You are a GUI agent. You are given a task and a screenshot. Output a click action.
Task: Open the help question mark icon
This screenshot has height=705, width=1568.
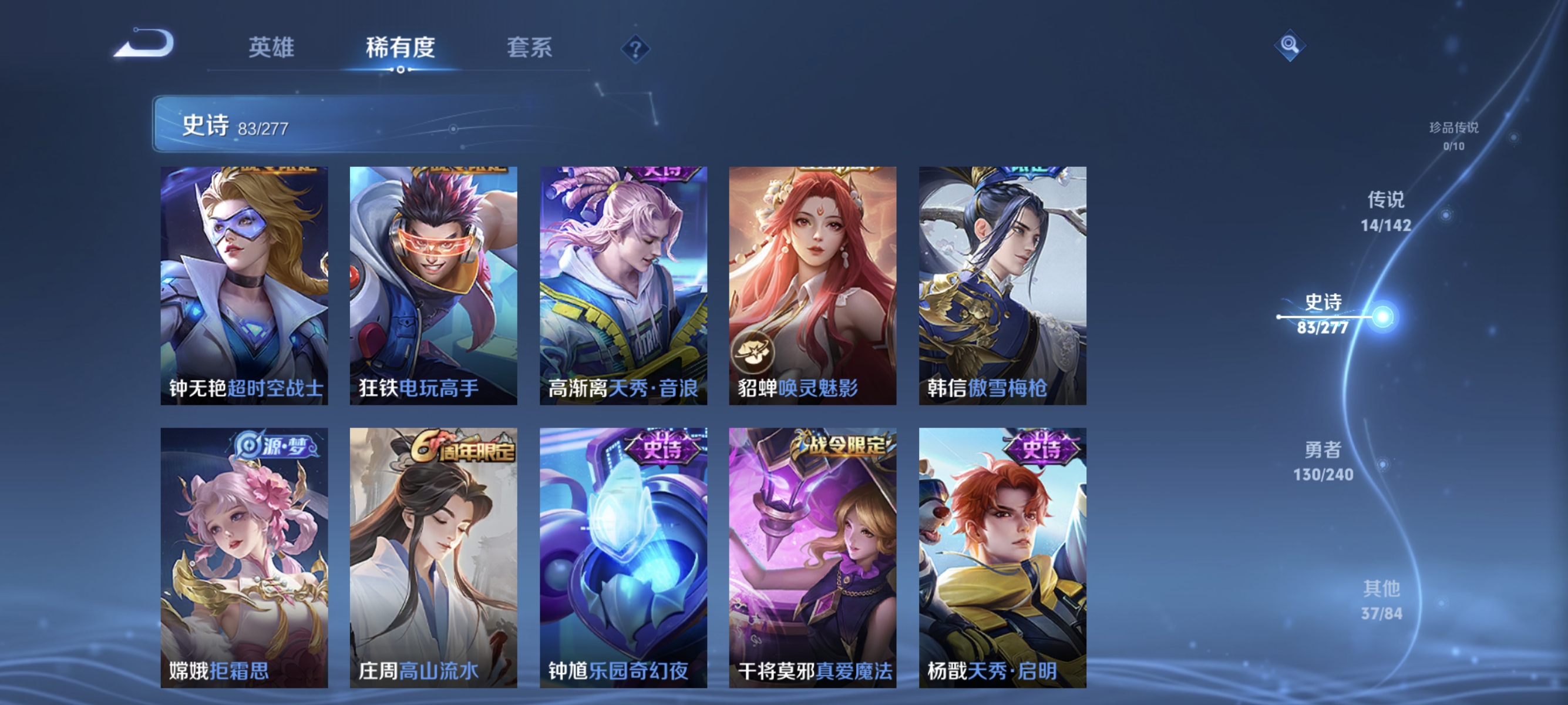coord(635,49)
